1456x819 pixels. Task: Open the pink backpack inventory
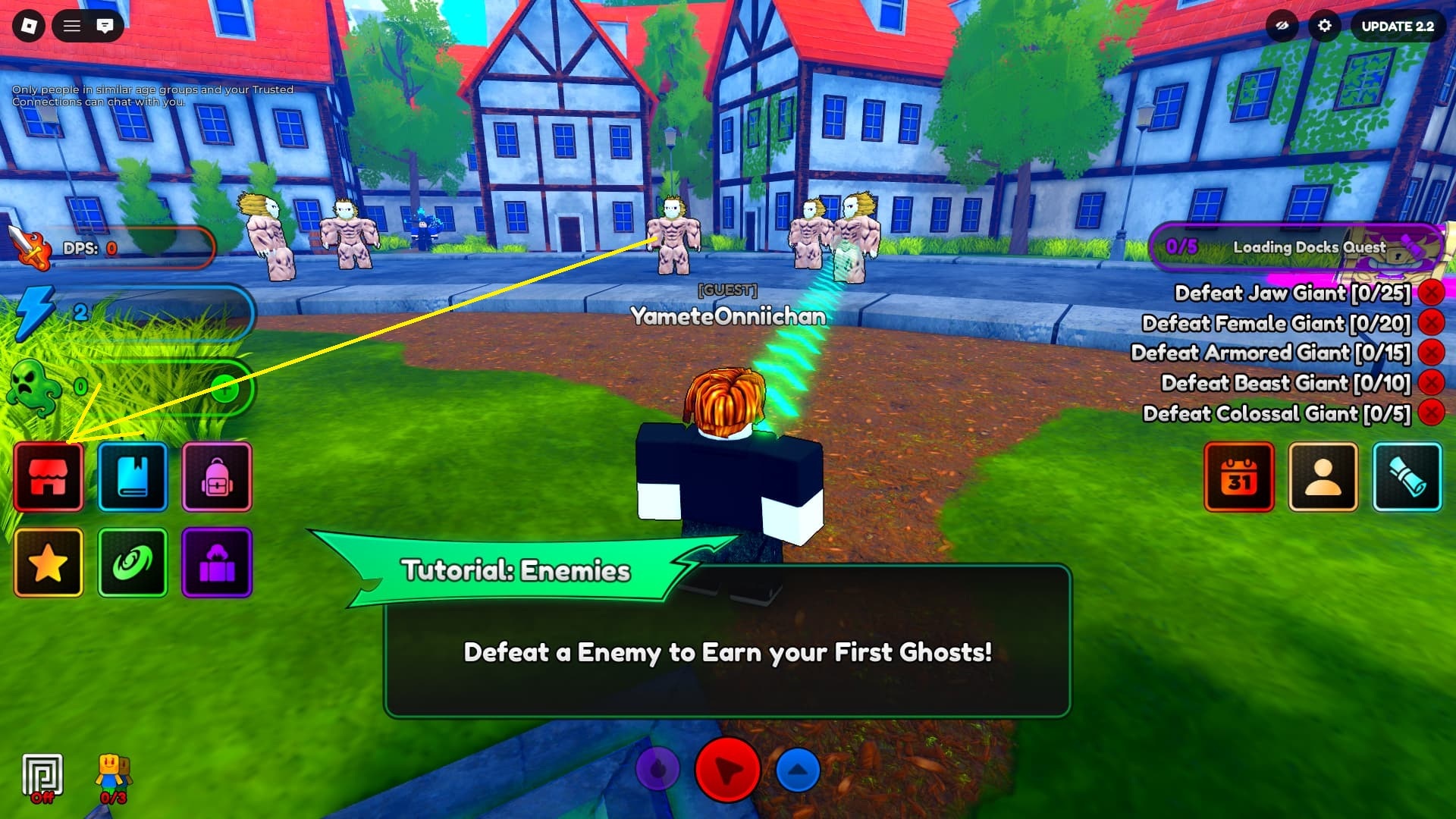pyautogui.click(x=218, y=478)
